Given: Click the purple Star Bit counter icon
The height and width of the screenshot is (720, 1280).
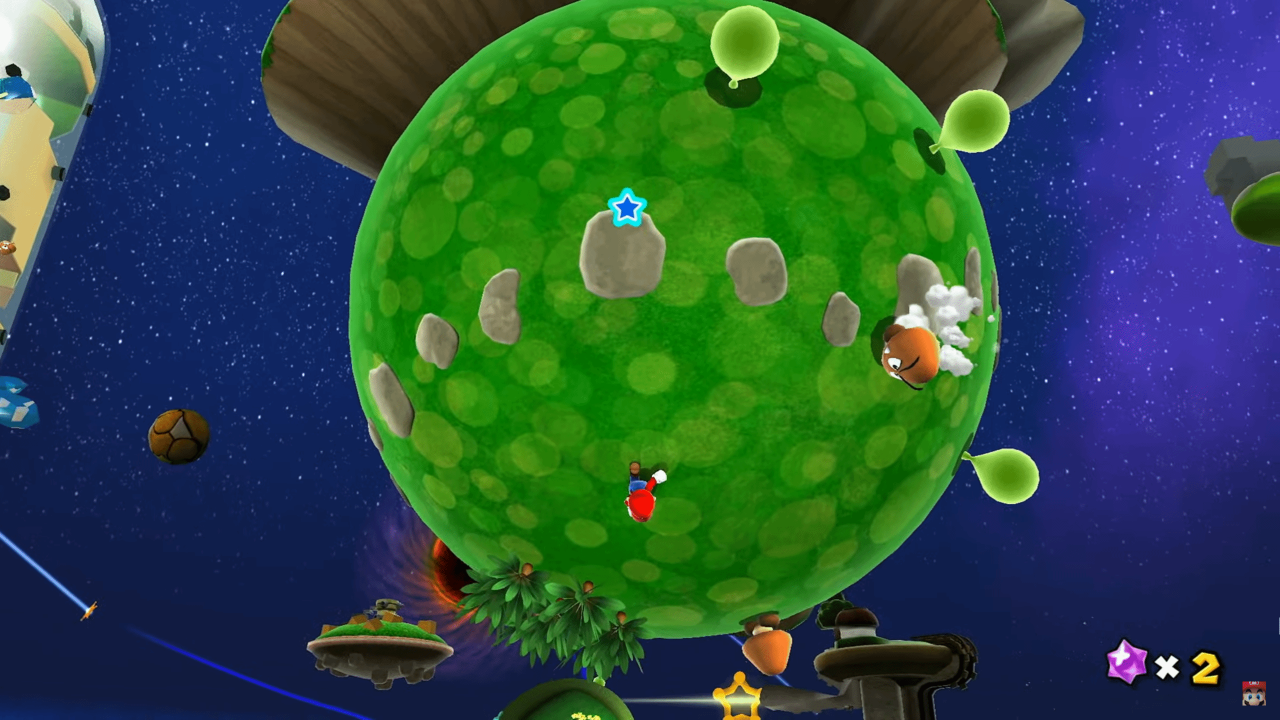Looking at the screenshot, I should [x=1126, y=662].
